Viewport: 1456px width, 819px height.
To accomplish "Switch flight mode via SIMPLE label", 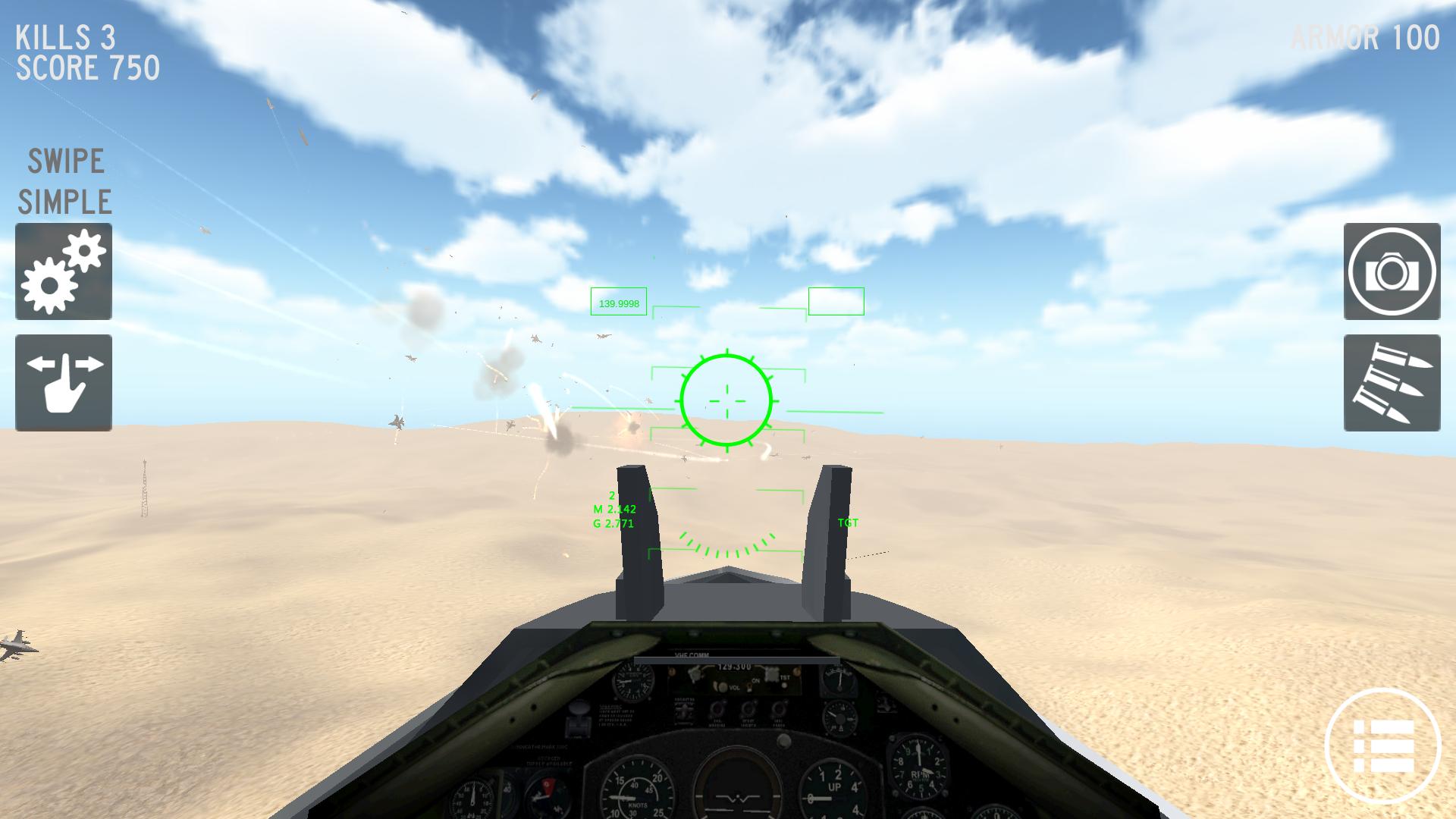I will [x=64, y=202].
